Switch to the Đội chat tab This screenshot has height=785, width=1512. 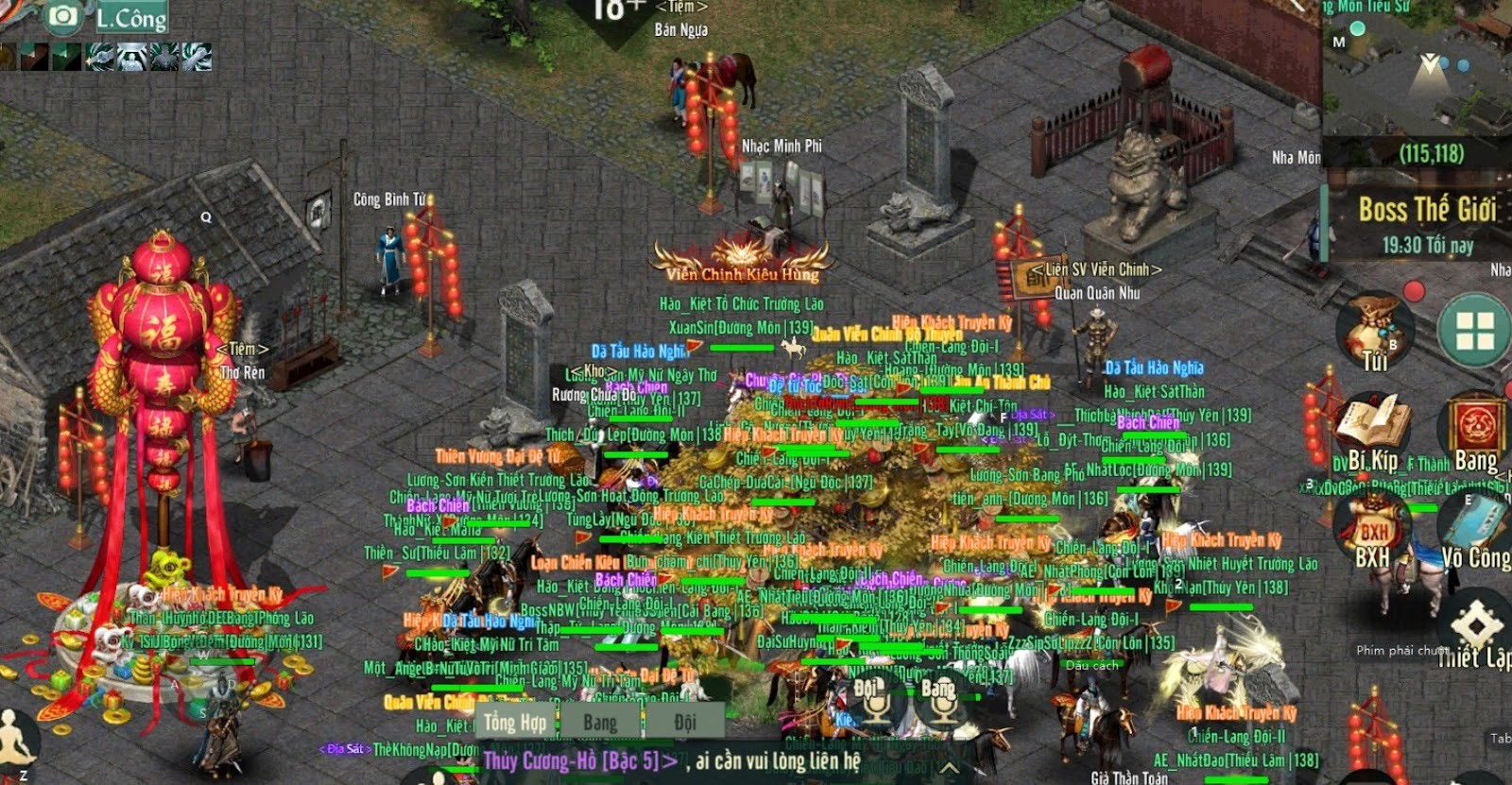pyautogui.click(x=685, y=723)
